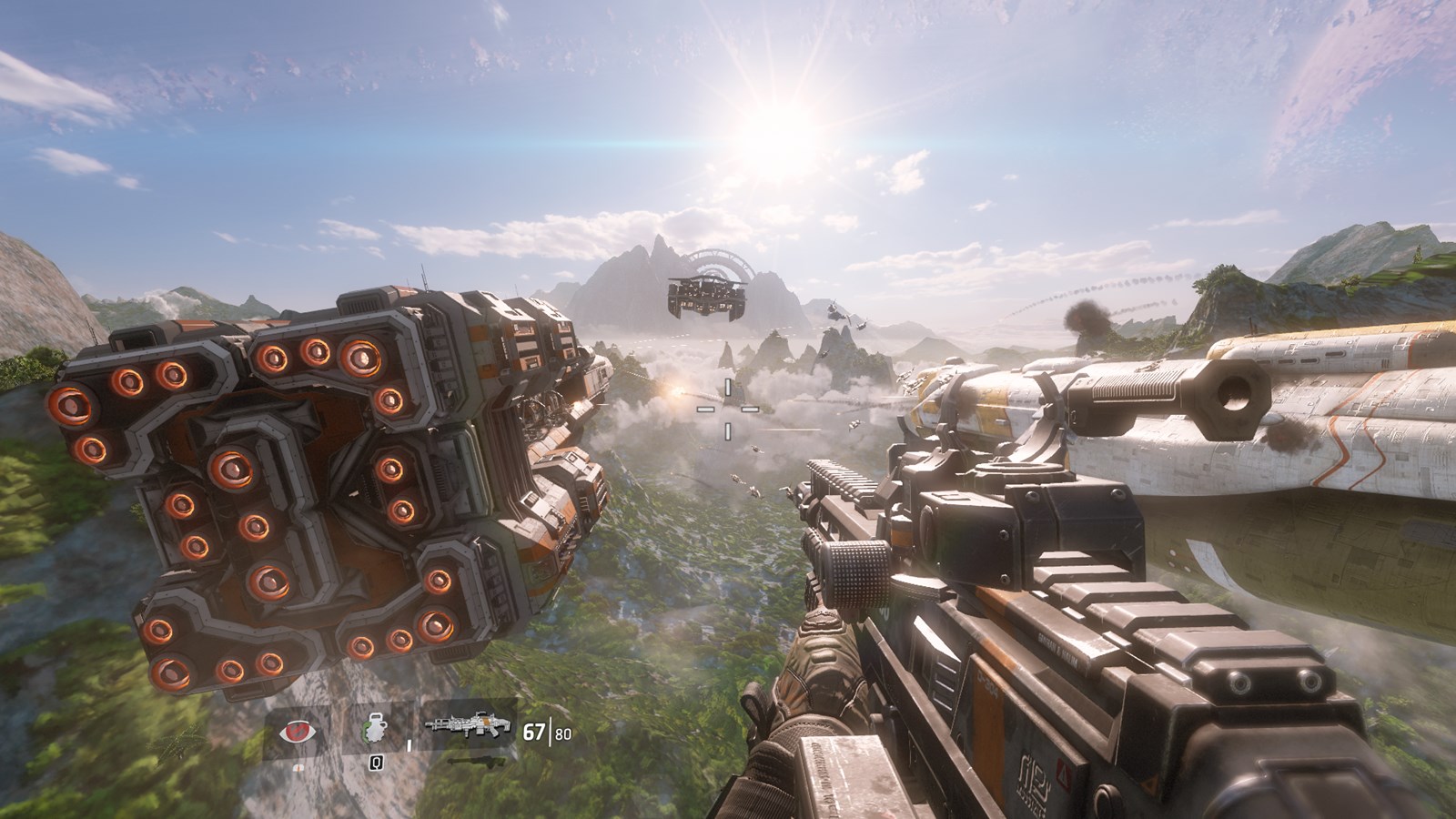Select the grenade ordnance icon
This screenshot has height=819, width=1456.
(374, 732)
